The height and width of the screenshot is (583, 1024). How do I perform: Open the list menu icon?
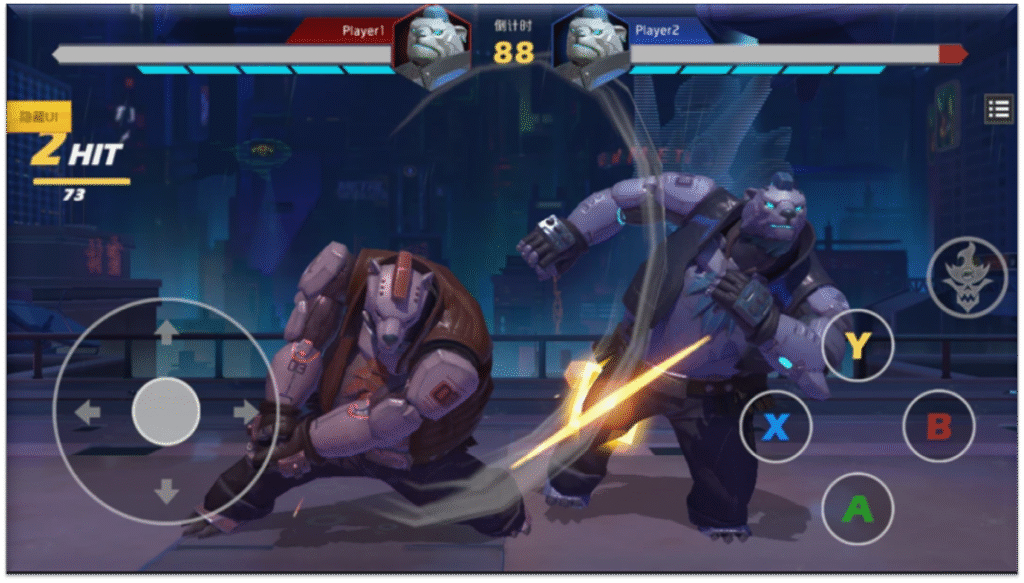pos(998,109)
